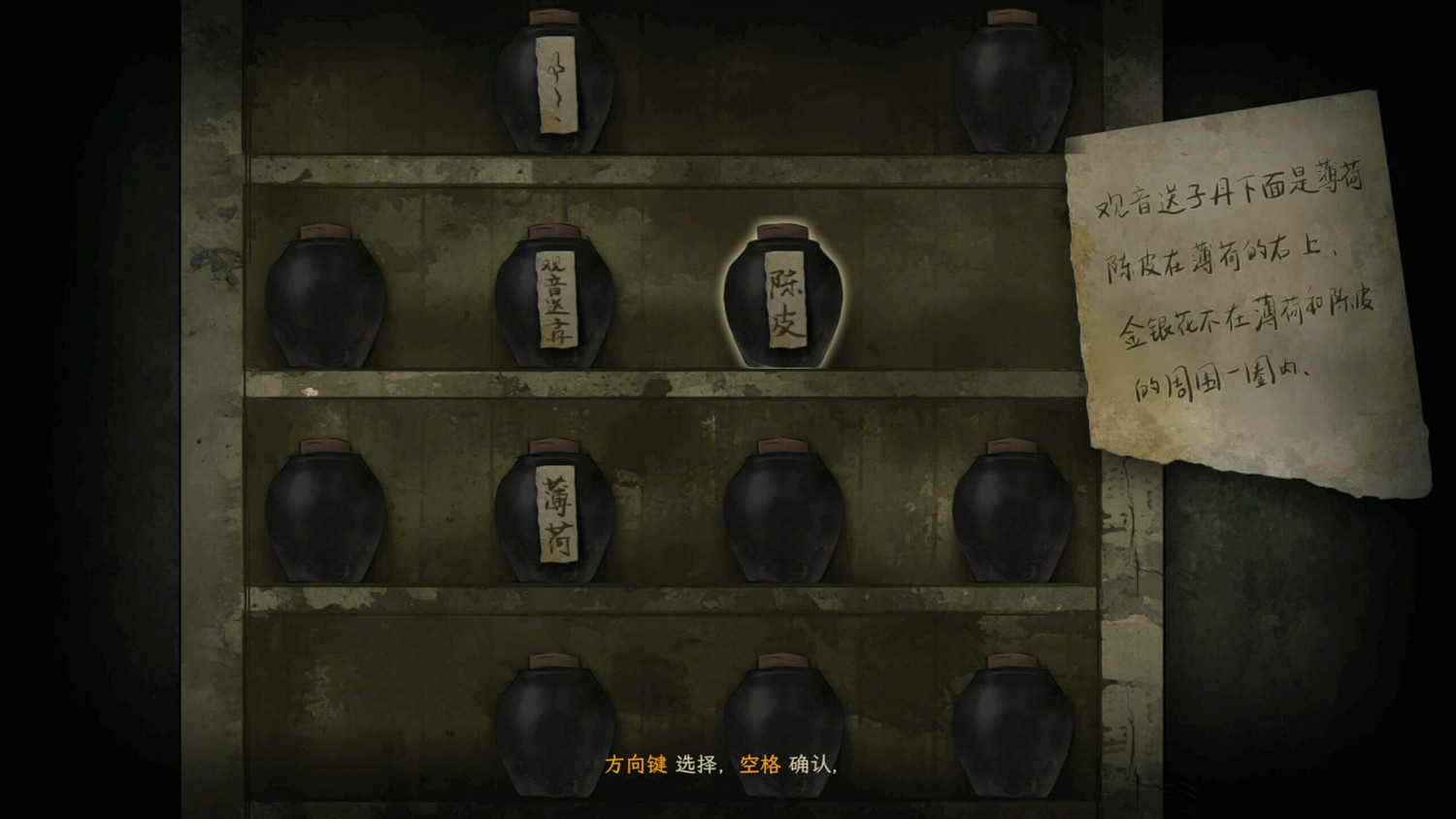Image resolution: width=1456 pixels, height=819 pixels.
Task: Click the jar left of the 薄荷 jar
Action: (325, 509)
